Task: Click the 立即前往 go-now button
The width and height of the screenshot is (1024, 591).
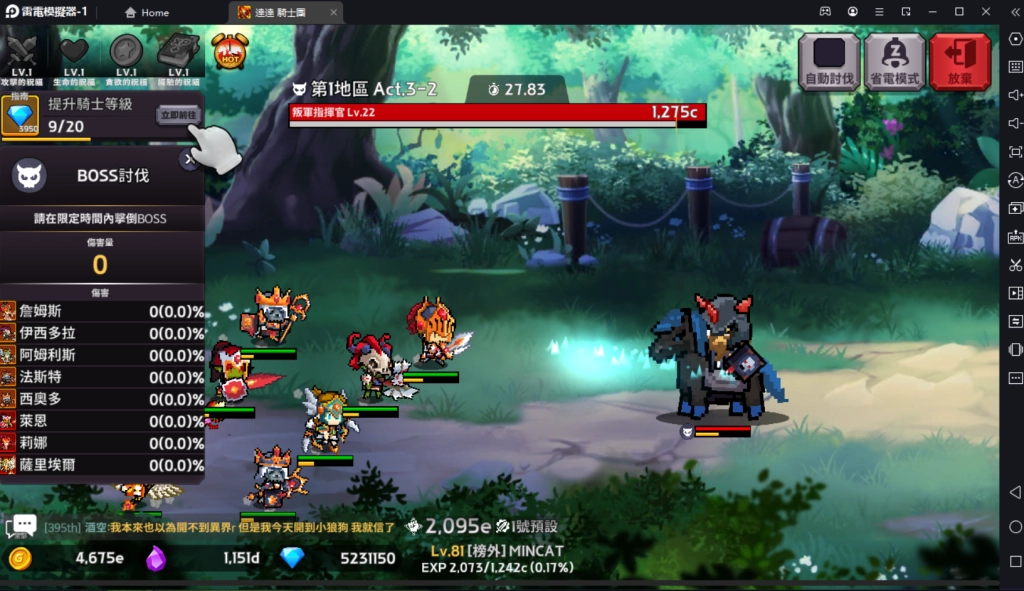Action: click(x=179, y=115)
